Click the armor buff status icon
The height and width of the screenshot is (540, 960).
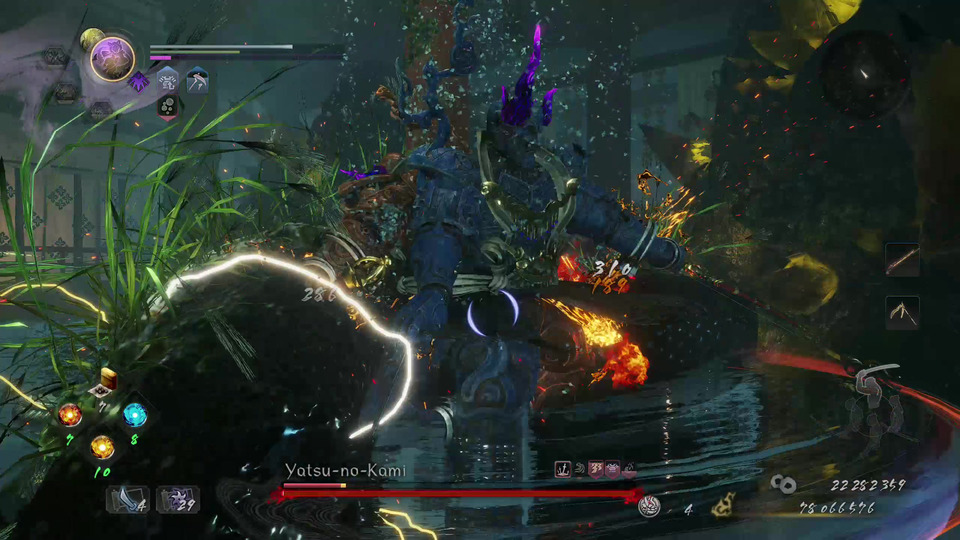click(x=167, y=80)
